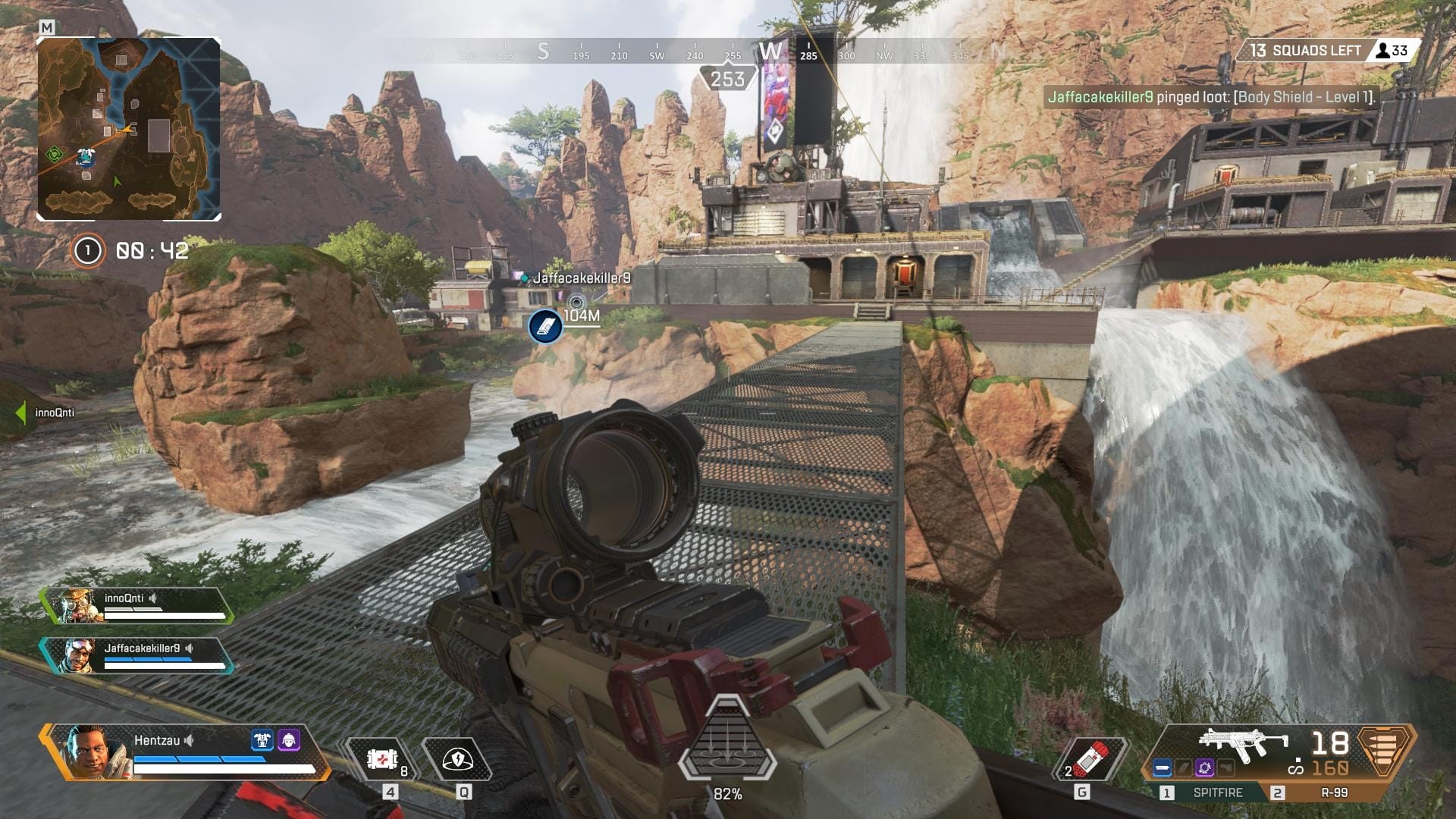Click the purple weapon attachment slot
The height and width of the screenshot is (819, 1456).
(x=1204, y=768)
